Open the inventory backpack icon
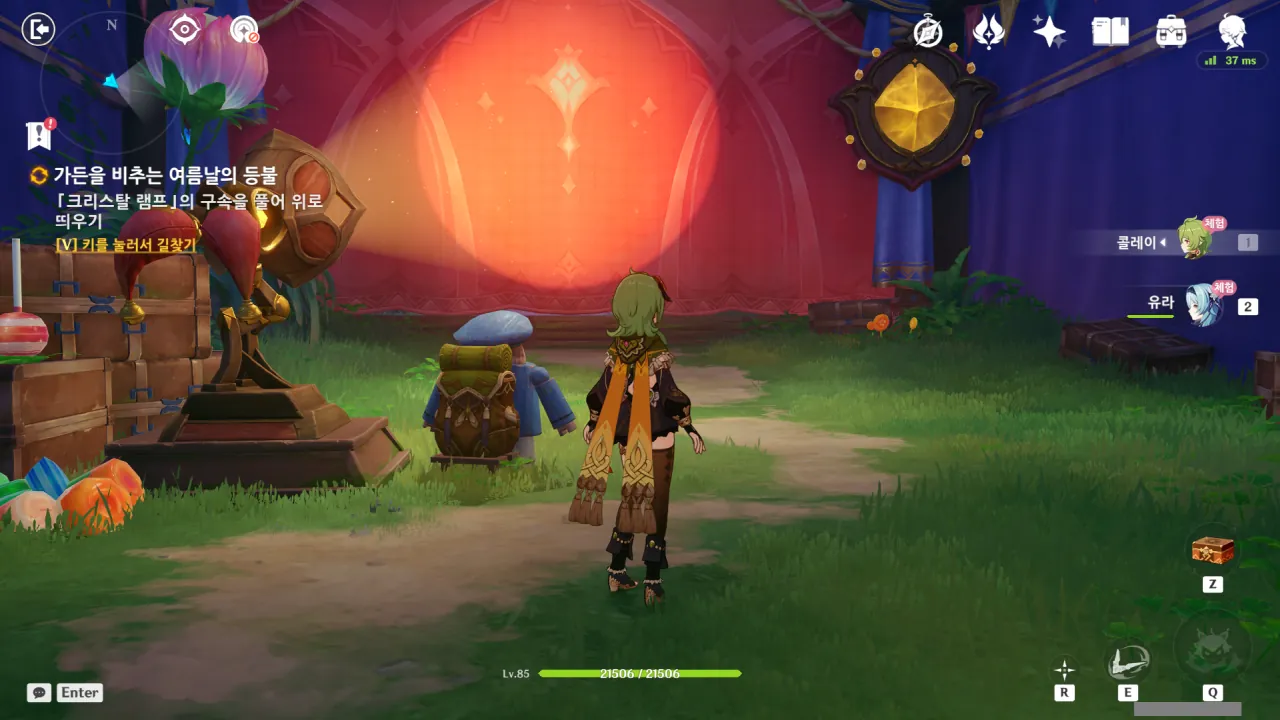This screenshot has width=1280, height=720. pyautogui.click(x=1170, y=32)
